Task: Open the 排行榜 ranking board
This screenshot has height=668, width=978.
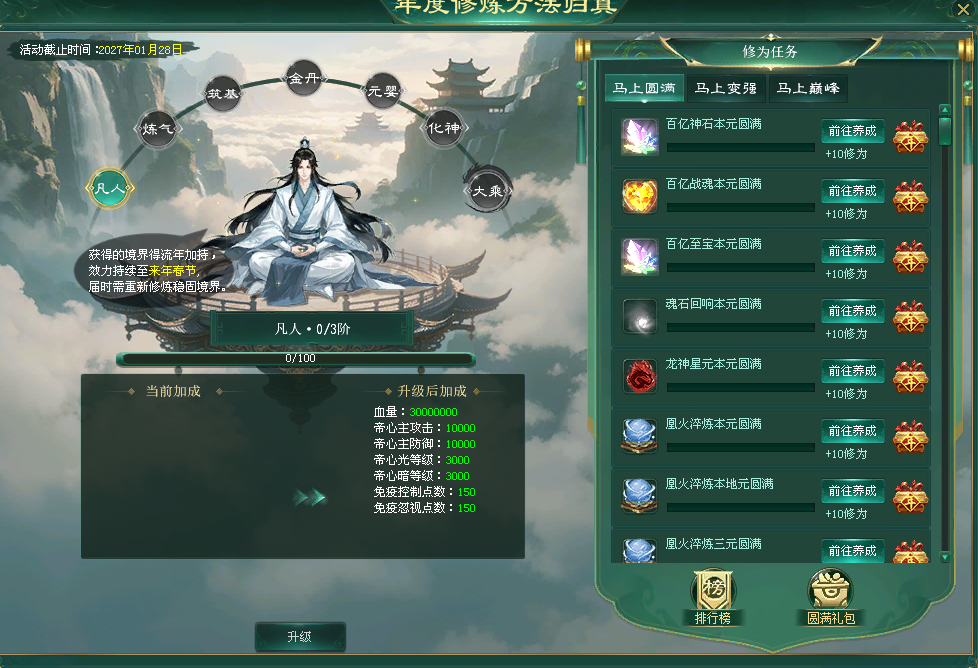Action: pos(713,597)
